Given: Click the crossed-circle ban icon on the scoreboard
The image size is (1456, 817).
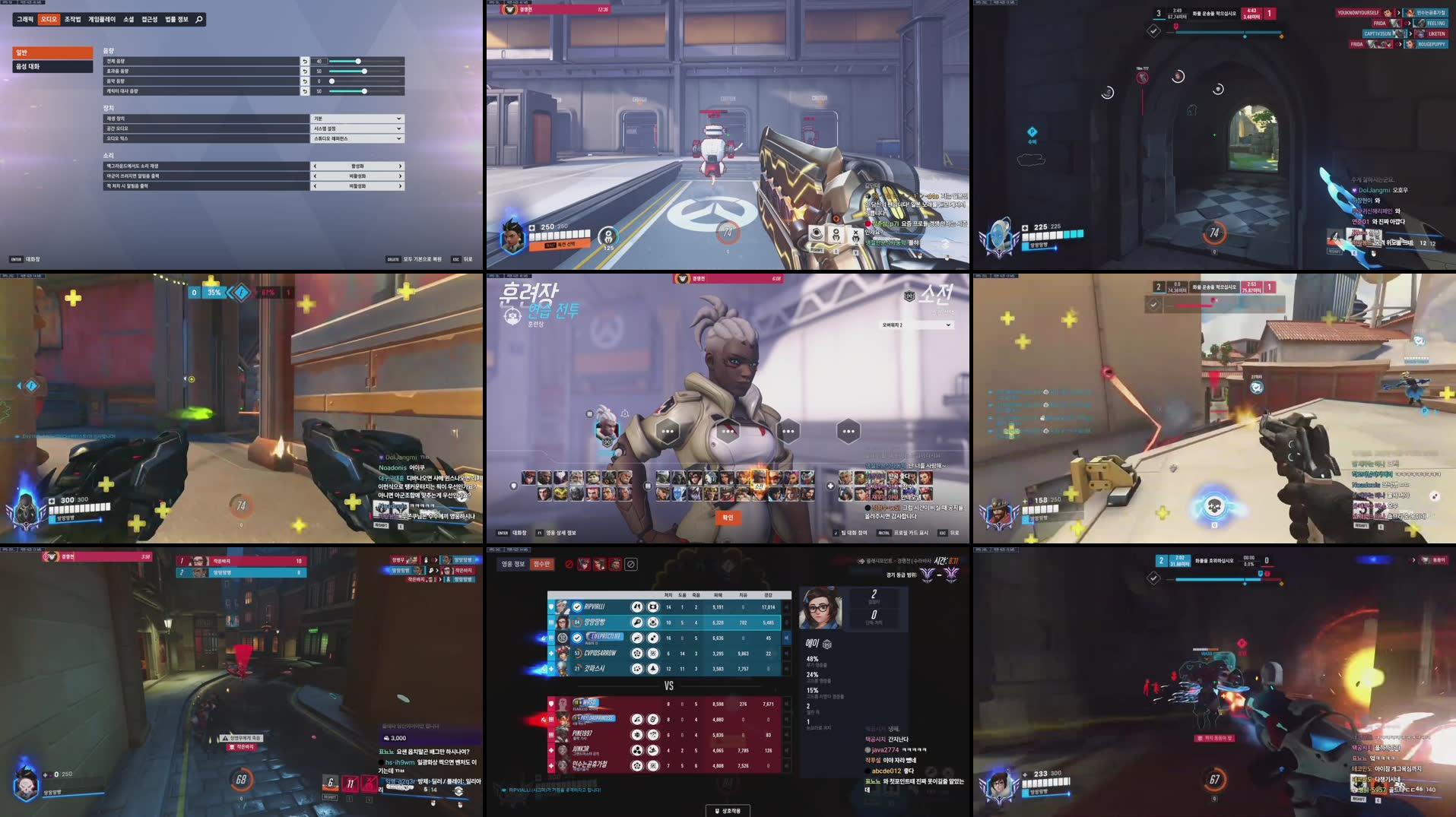Looking at the screenshot, I should point(630,565).
